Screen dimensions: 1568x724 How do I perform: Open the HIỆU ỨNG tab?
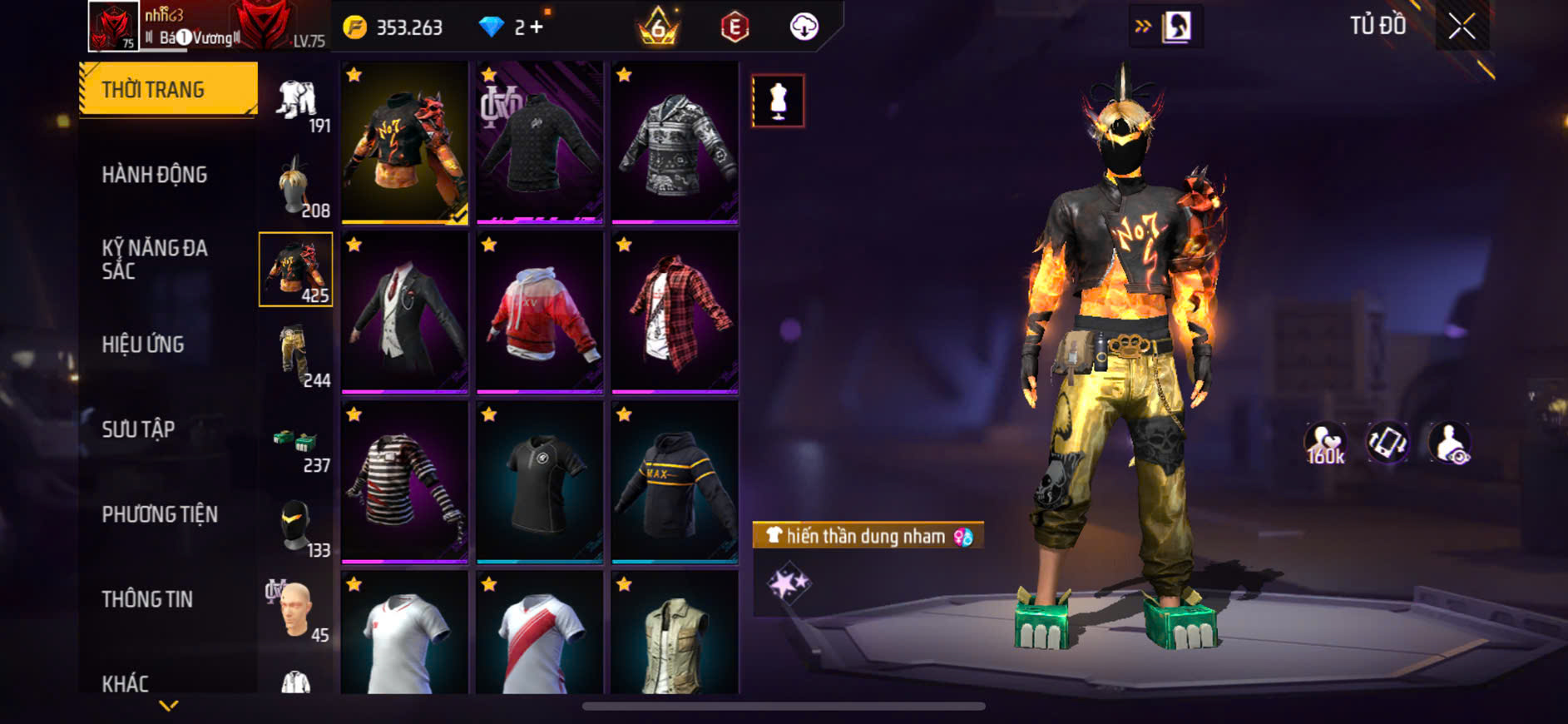pos(143,345)
